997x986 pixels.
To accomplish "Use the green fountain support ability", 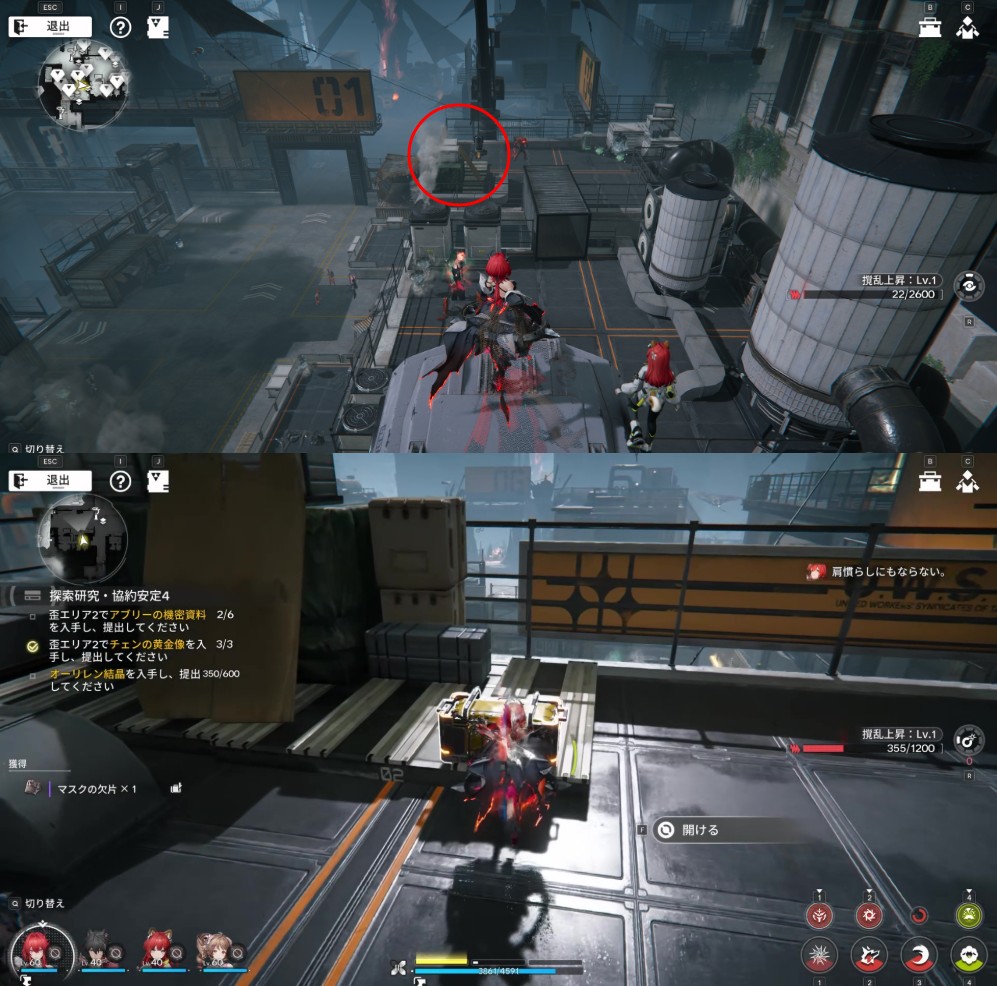I will 967,914.
